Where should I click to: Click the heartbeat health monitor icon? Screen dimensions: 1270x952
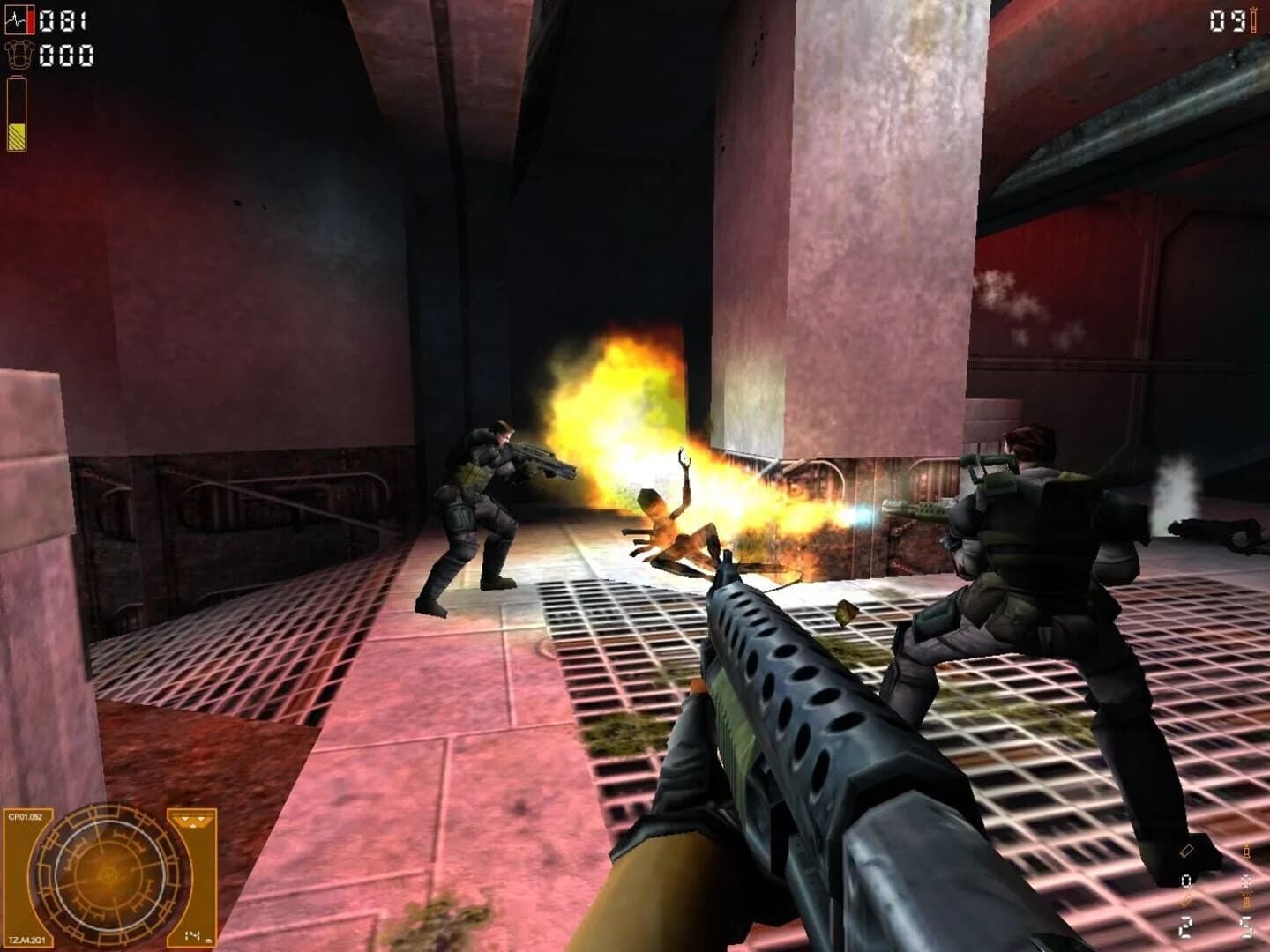(x=16, y=19)
